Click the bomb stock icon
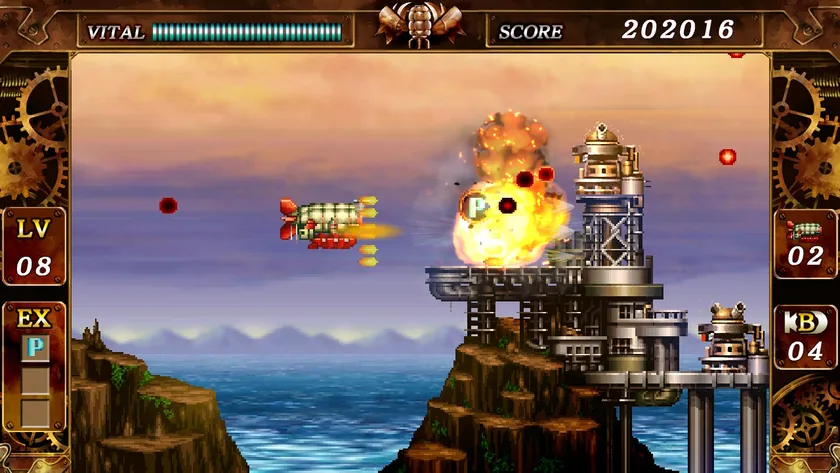 [x=805, y=323]
